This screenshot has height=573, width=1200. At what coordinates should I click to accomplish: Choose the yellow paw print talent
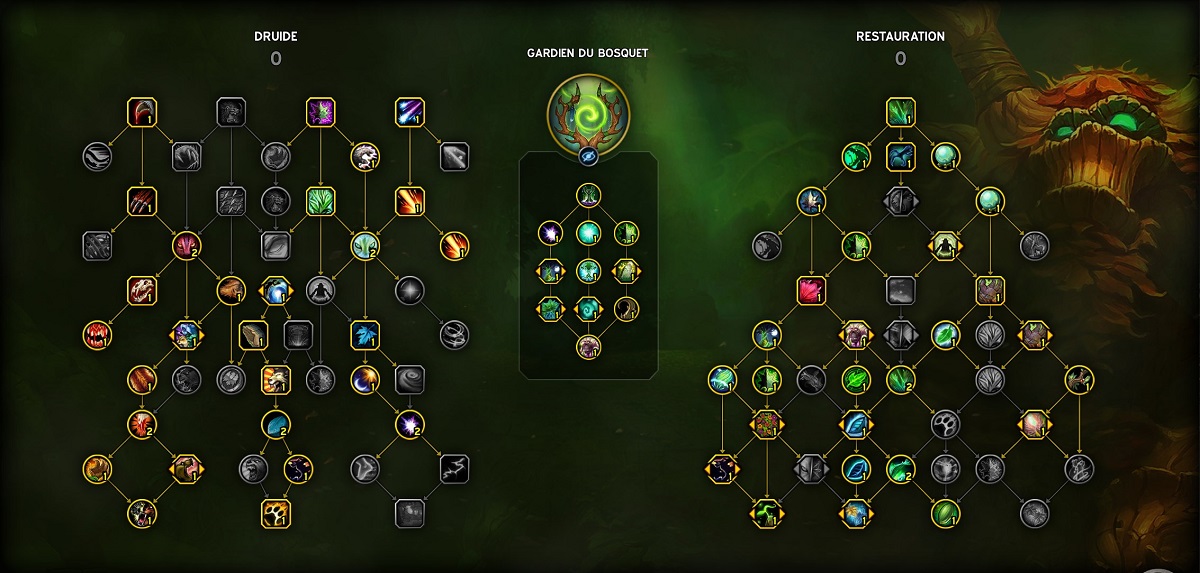coord(275,513)
